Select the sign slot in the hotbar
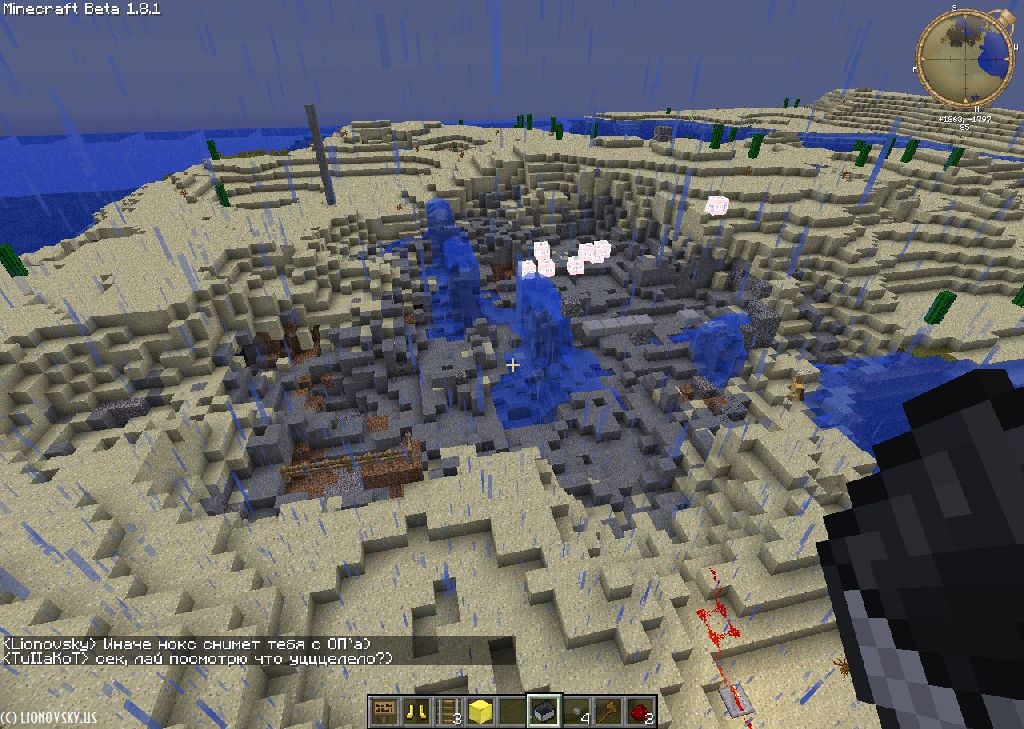1024x729 pixels. point(383,712)
